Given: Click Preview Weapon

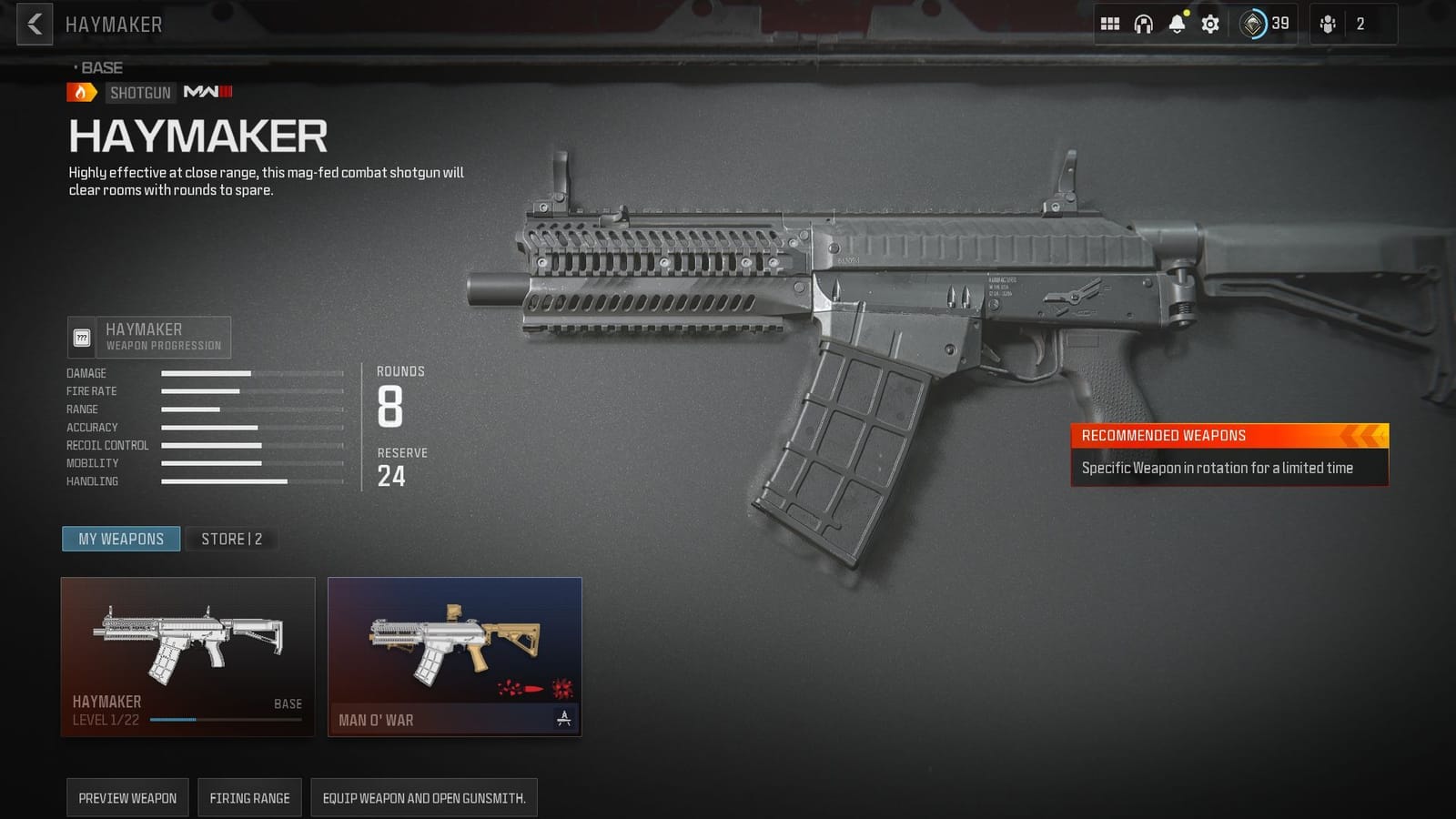Looking at the screenshot, I should 127,797.
